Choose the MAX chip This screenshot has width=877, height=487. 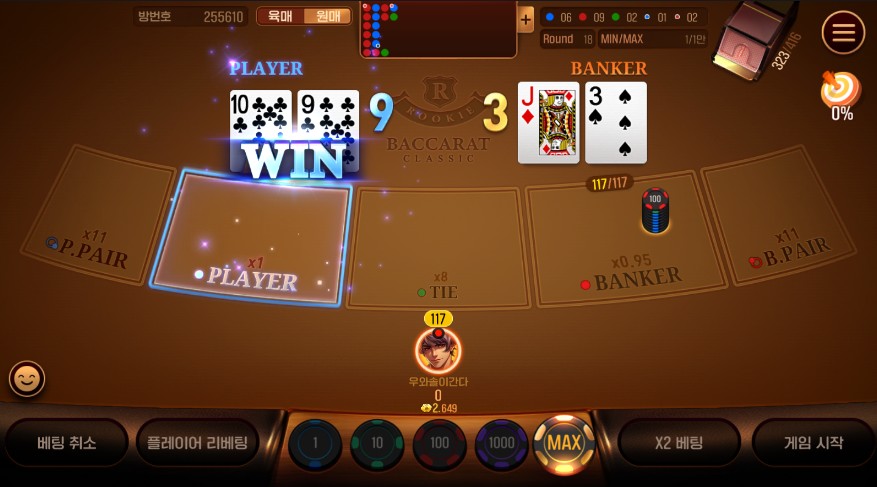tap(564, 443)
